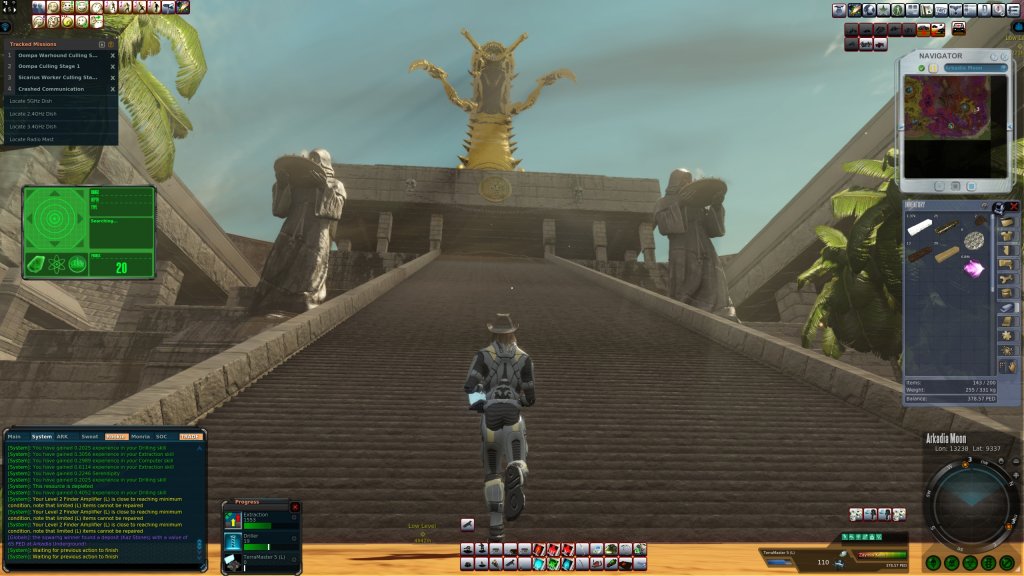
Task: Open the Oompa Warhound Culling mission
Action: click(x=57, y=55)
